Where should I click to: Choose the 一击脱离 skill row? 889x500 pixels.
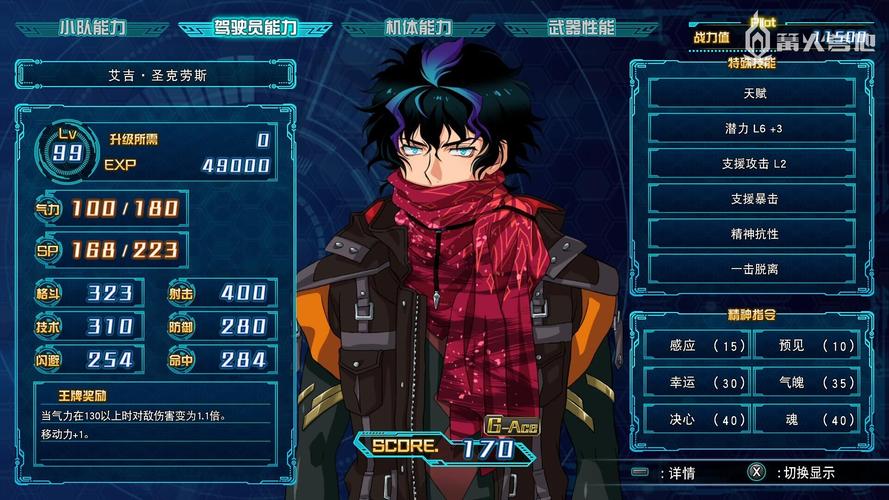[752, 268]
